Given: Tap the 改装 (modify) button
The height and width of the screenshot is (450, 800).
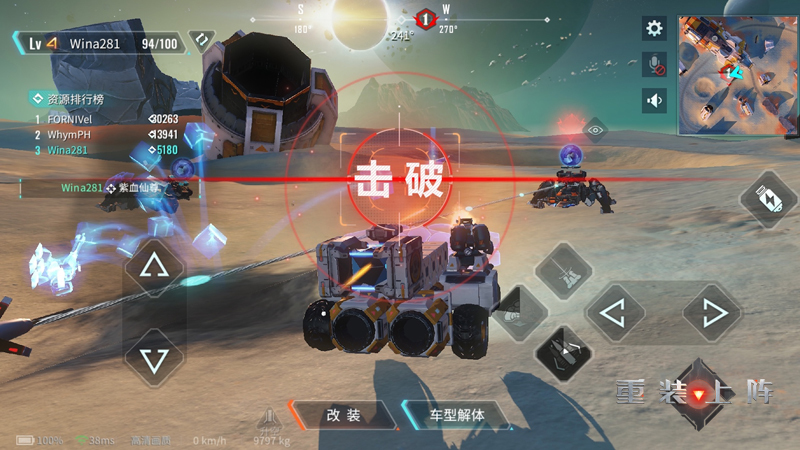Looking at the screenshot, I should pos(342,415).
